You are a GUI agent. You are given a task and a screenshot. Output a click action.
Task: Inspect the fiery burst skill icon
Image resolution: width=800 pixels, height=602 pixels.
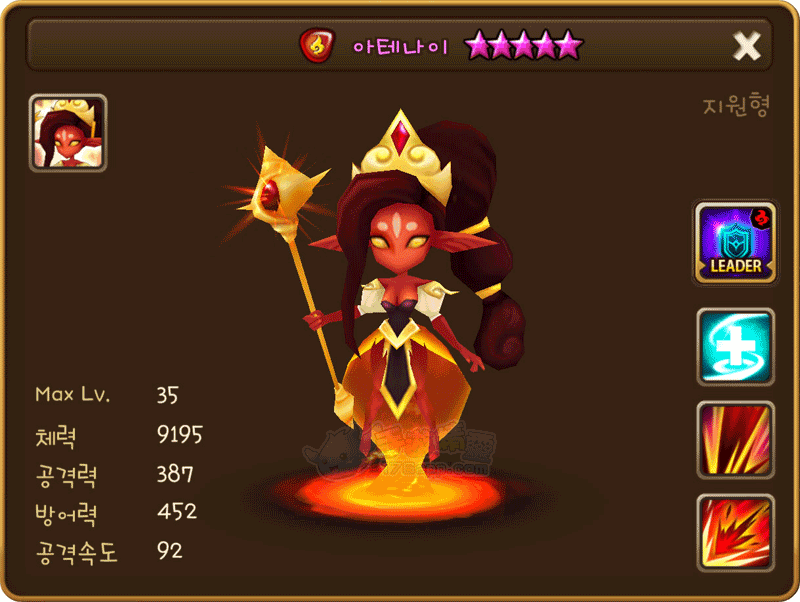click(735, 531)
